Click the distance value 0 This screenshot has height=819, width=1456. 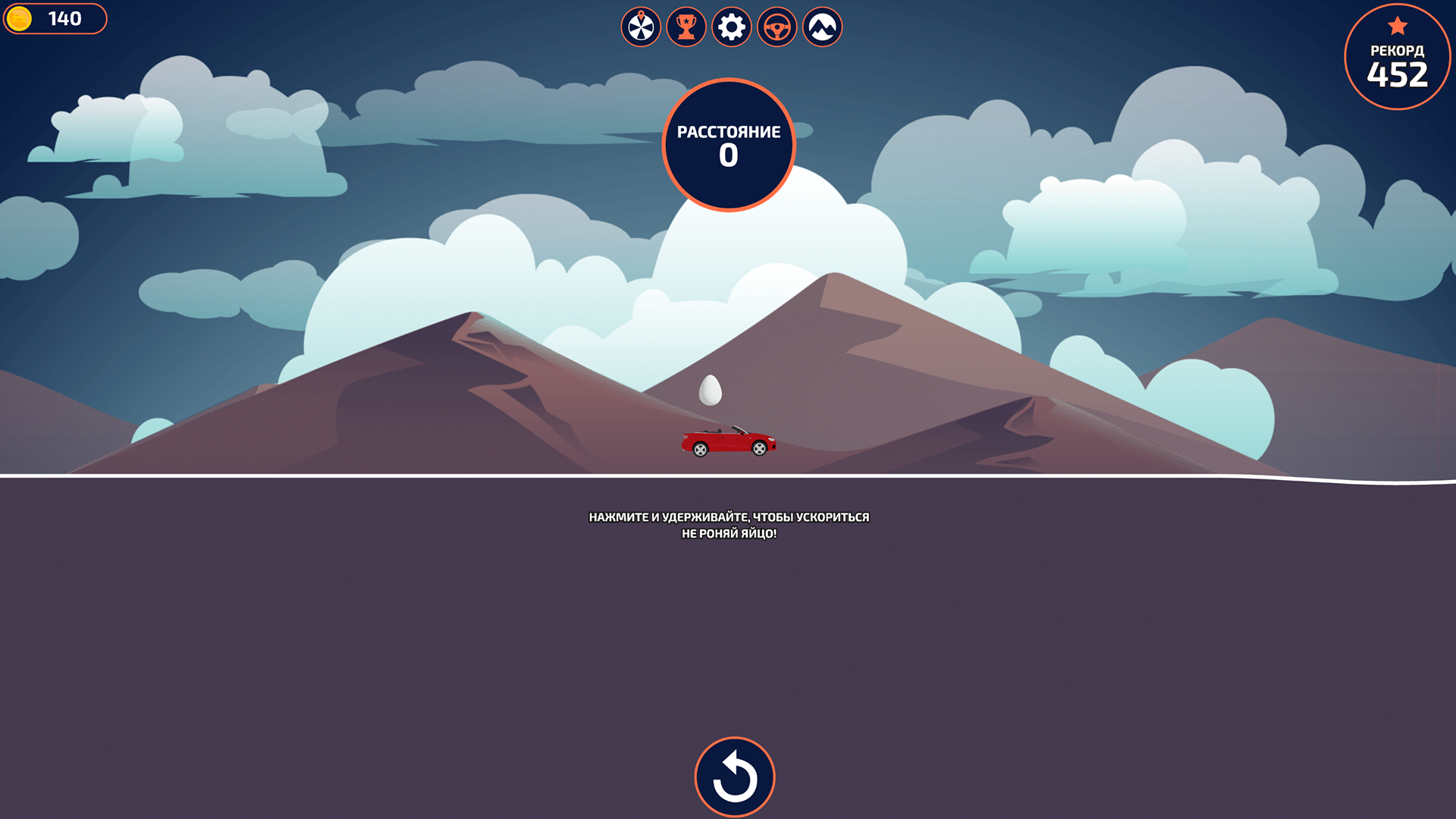click(x=729, y=158)
